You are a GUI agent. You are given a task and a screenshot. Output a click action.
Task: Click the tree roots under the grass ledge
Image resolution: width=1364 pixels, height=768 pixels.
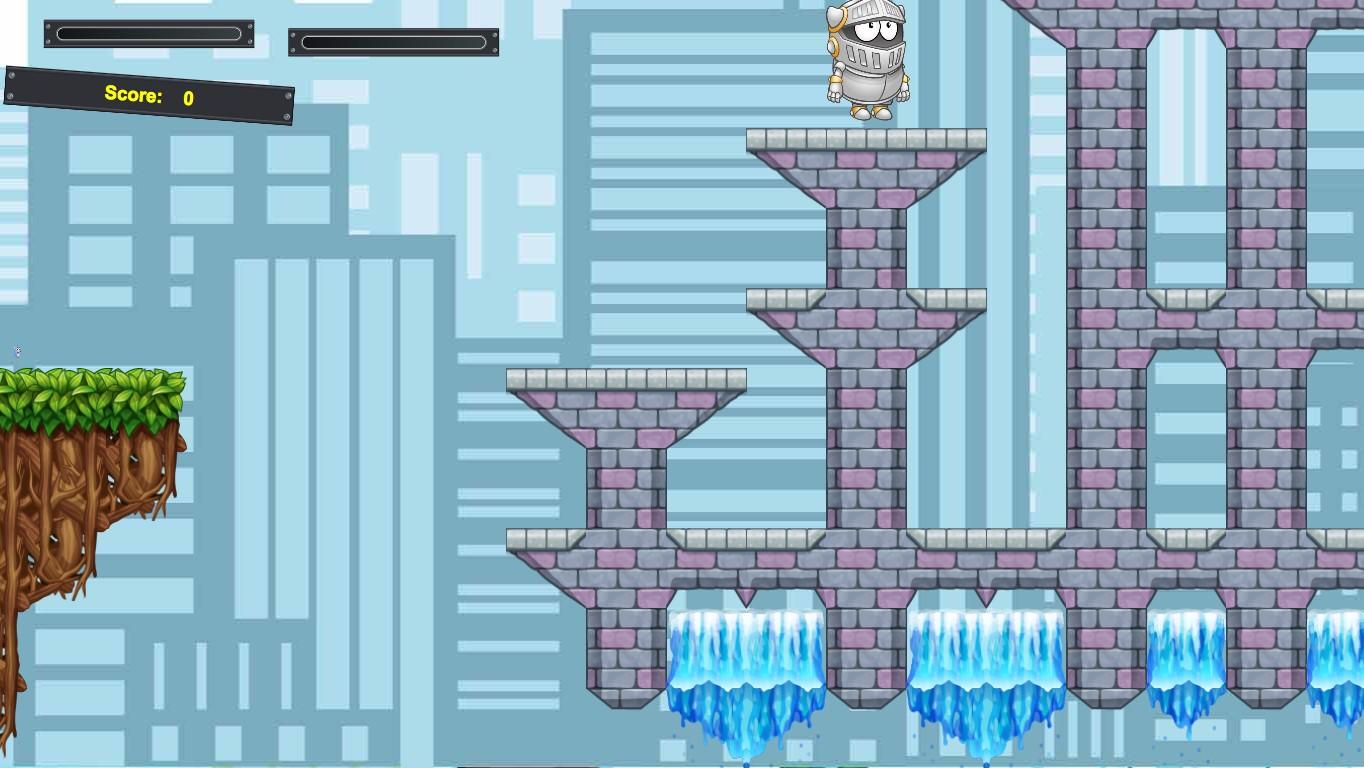point(70,520)
